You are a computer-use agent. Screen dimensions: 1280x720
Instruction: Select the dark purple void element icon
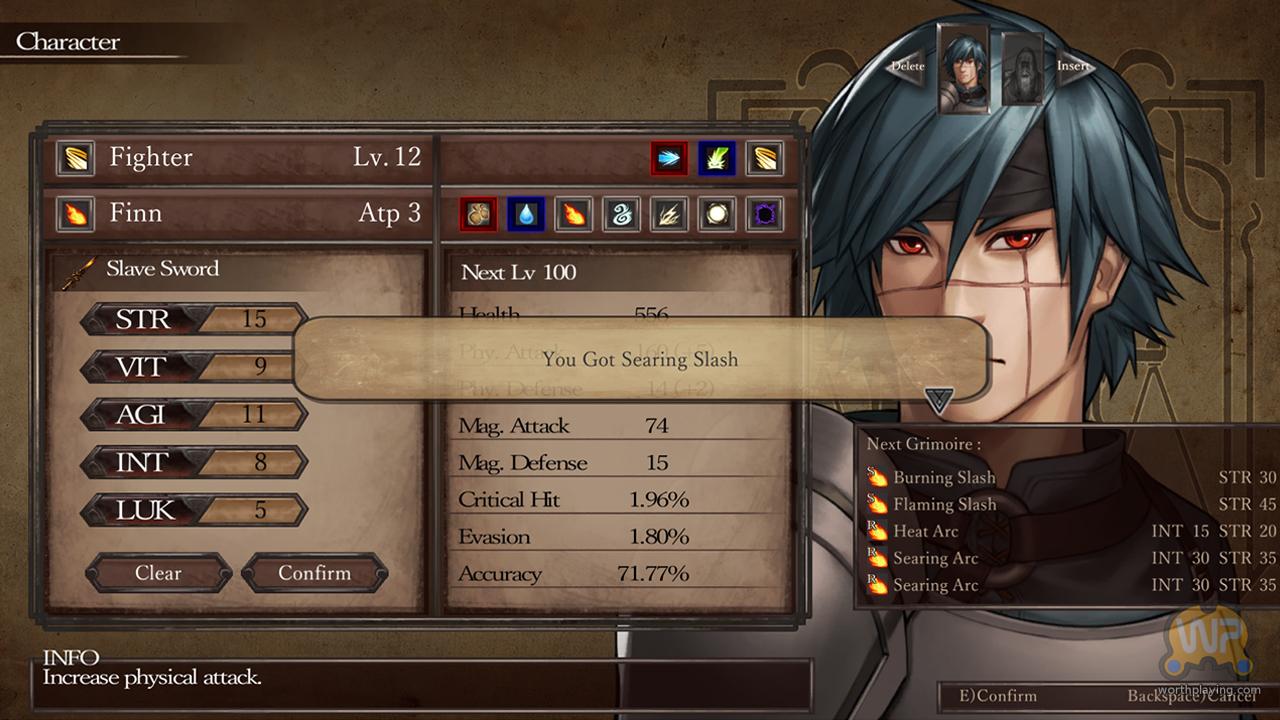point(764,214)
